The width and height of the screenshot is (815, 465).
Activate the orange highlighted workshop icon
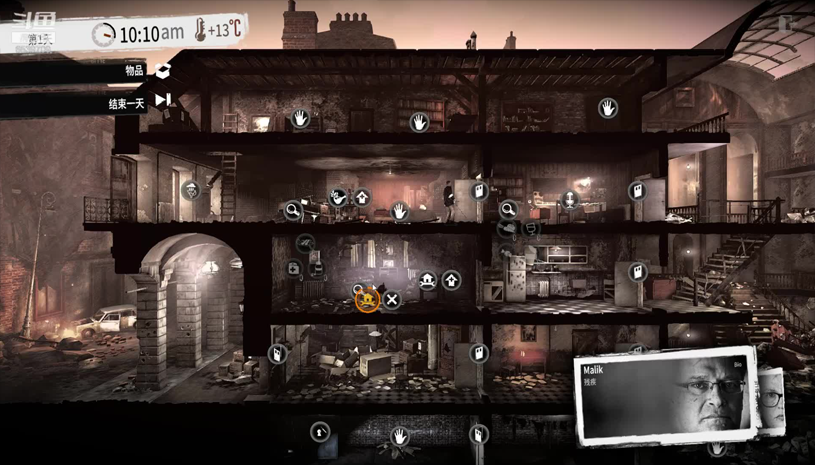click(x=368, y=298)
